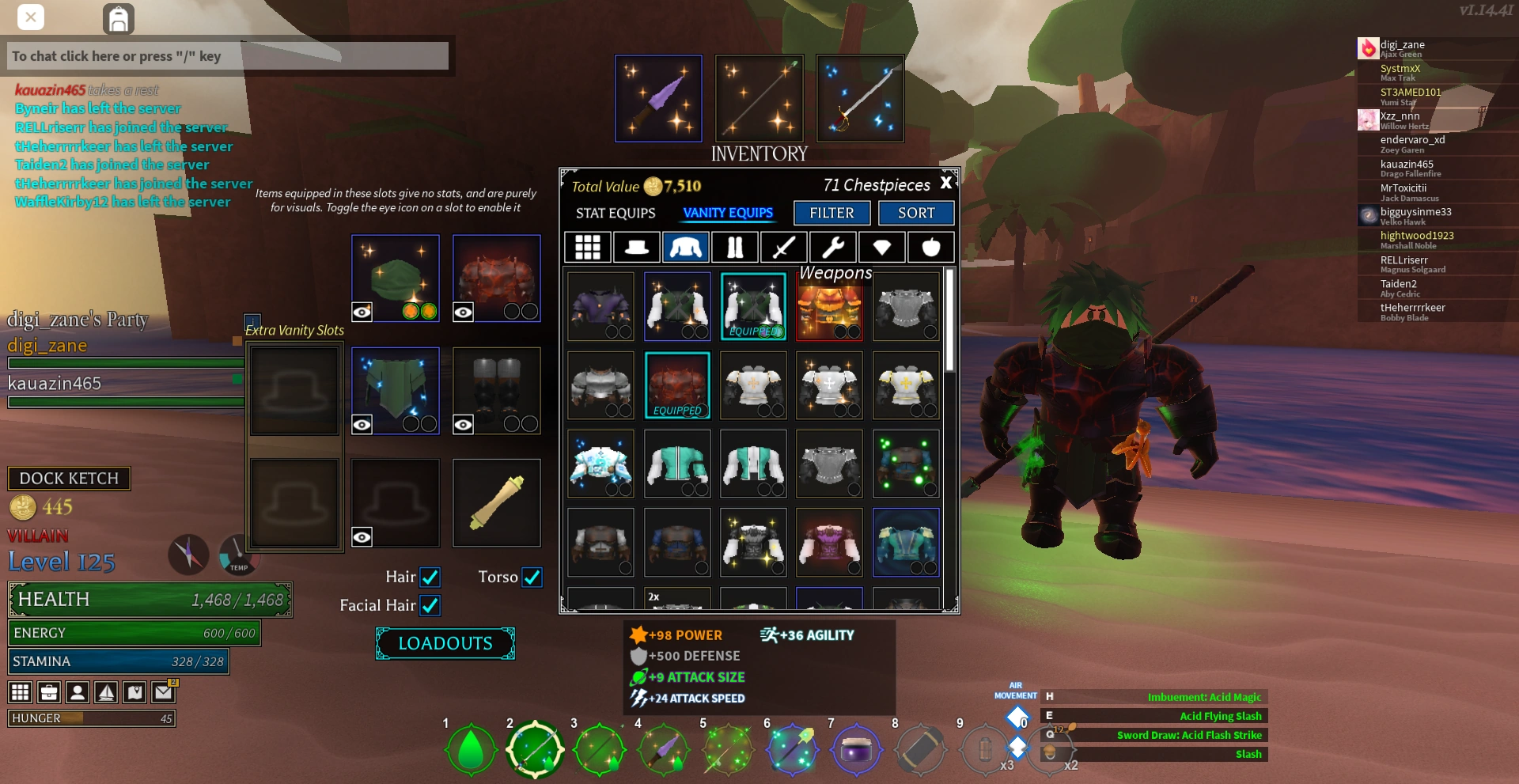This screenshot has width=1519, height=784.
Task: Toggle the Hair checkbox
Action: tap(430, 577)
